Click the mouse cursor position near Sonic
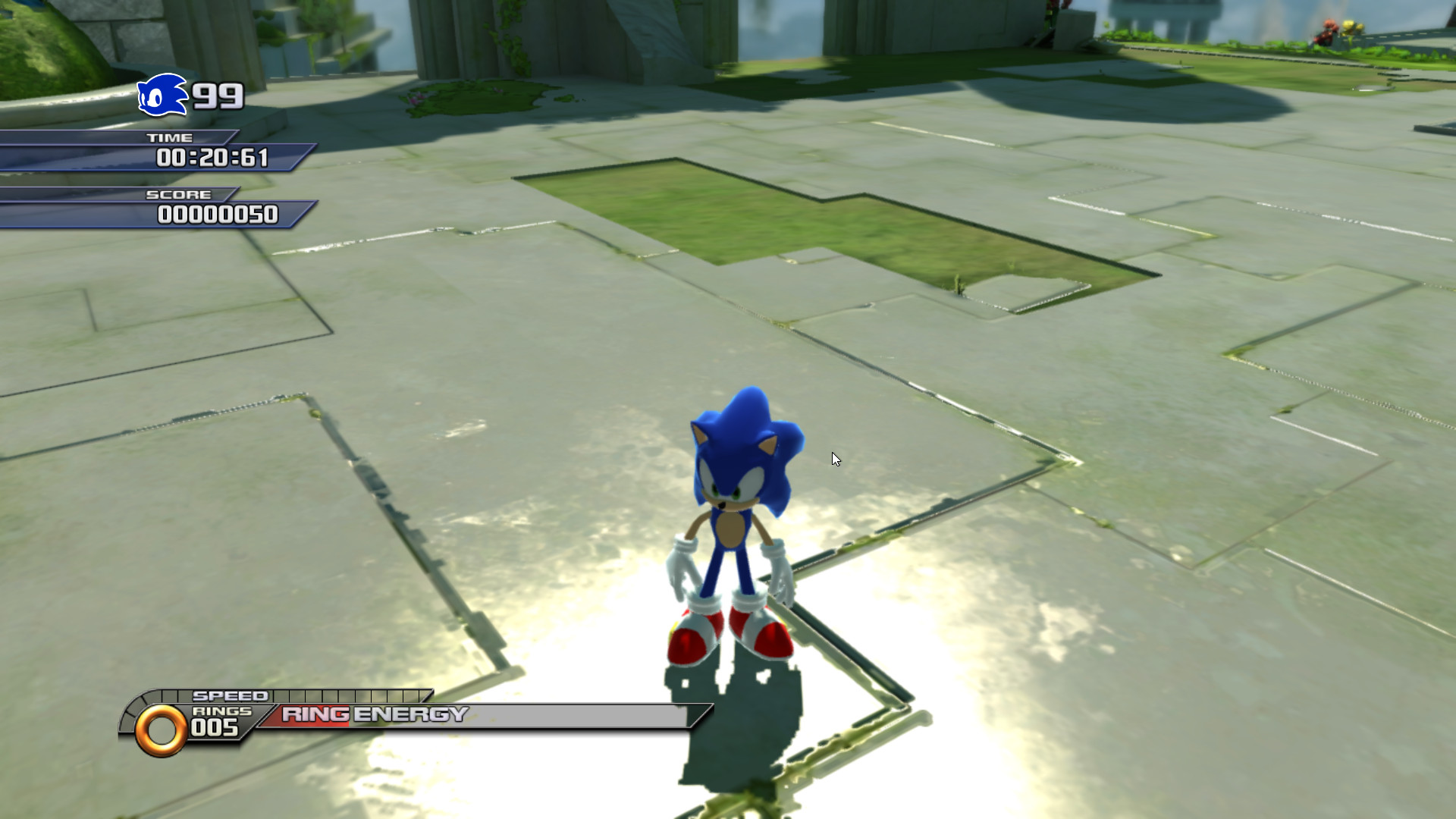1456x819 pixels. point(835,458)
